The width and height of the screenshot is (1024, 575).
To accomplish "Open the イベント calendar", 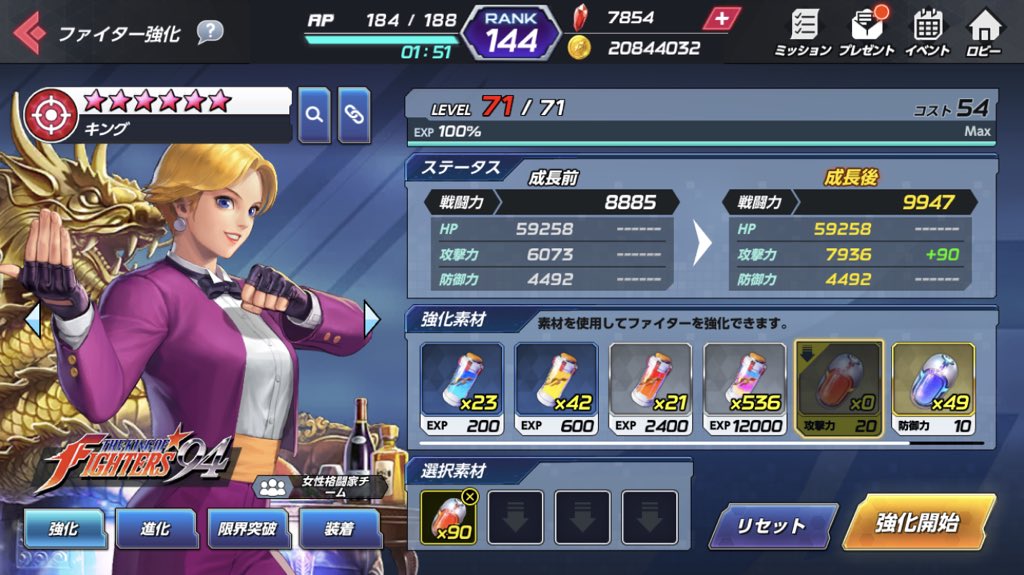I will [x=927, y=31].
